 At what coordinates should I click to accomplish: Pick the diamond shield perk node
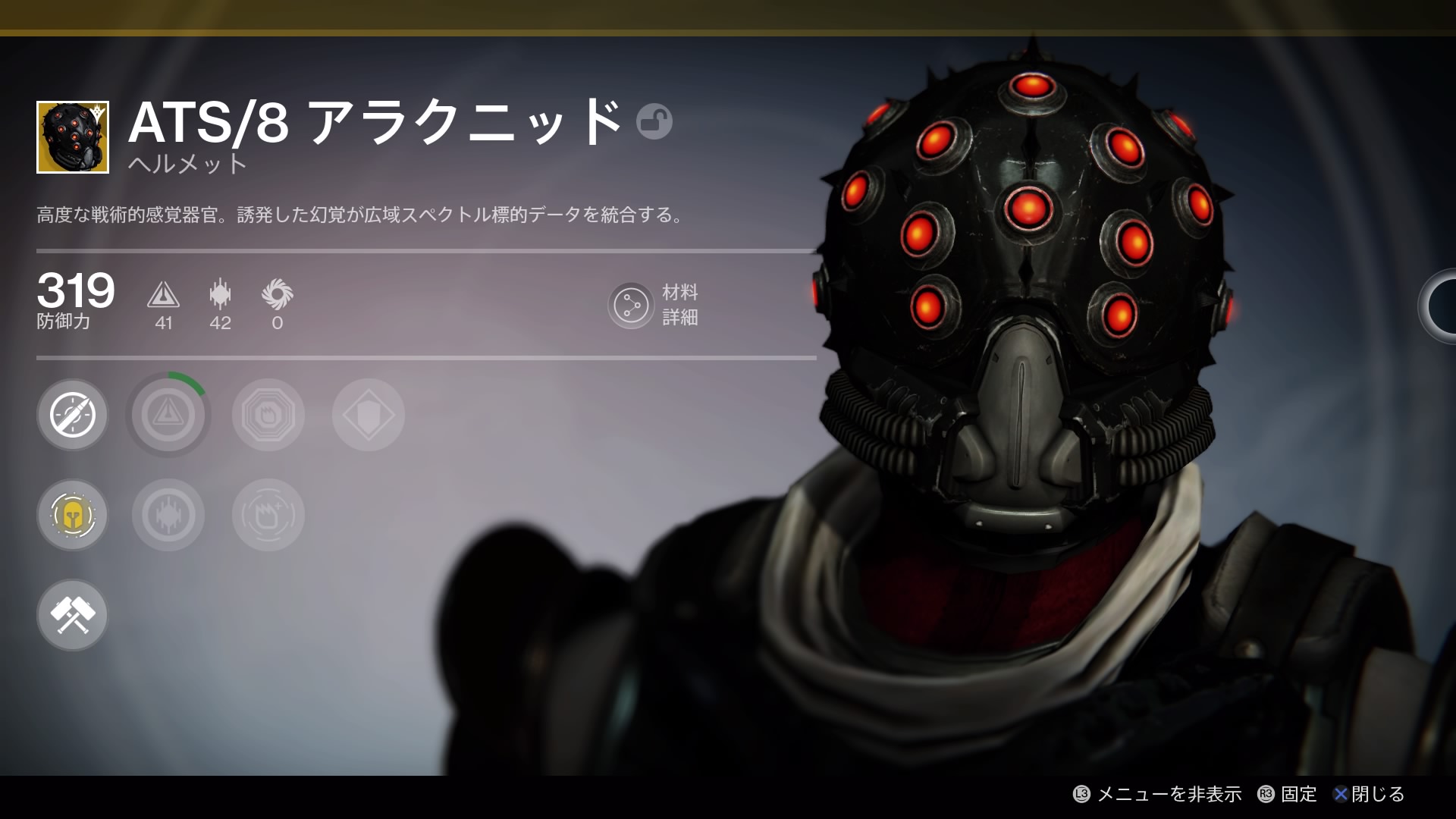coord(369,415)
